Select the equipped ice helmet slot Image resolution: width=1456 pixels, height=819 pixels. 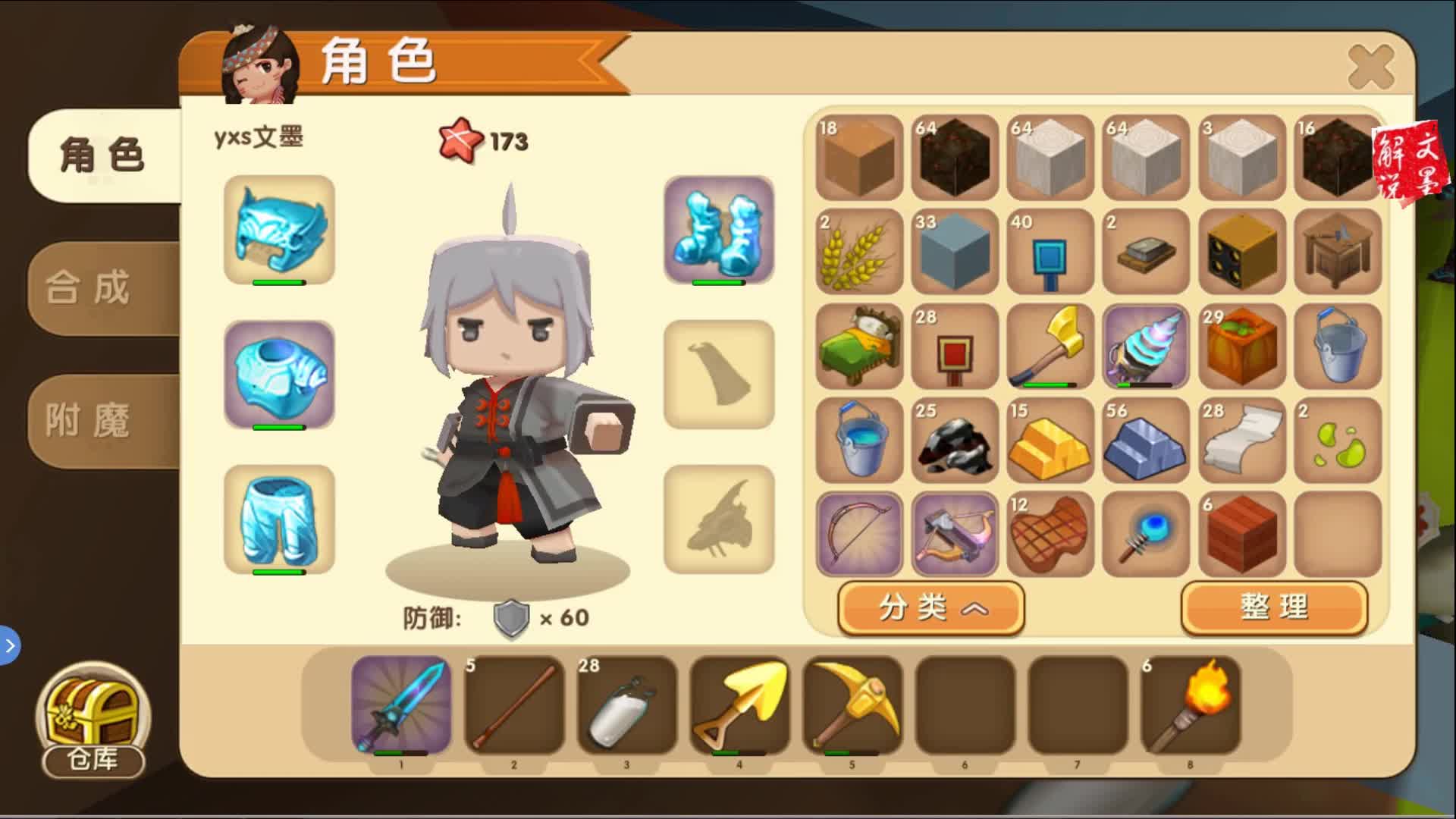(x=279, y=231)
